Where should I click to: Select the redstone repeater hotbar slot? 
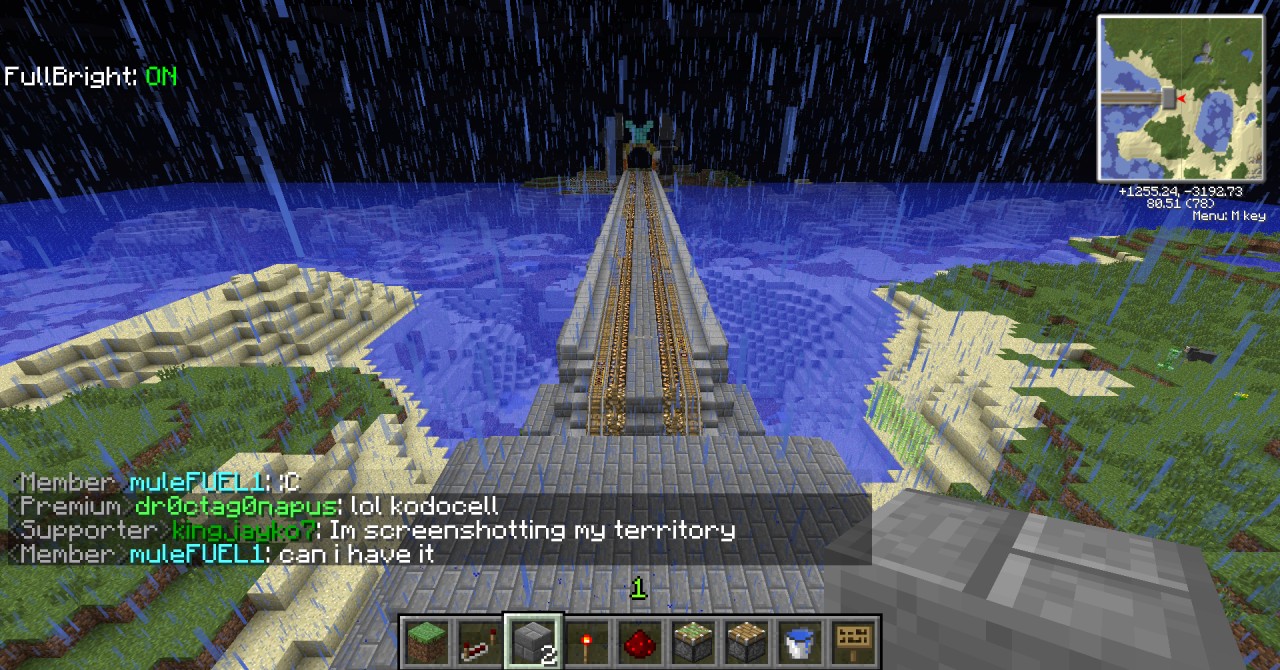point(480,642)
